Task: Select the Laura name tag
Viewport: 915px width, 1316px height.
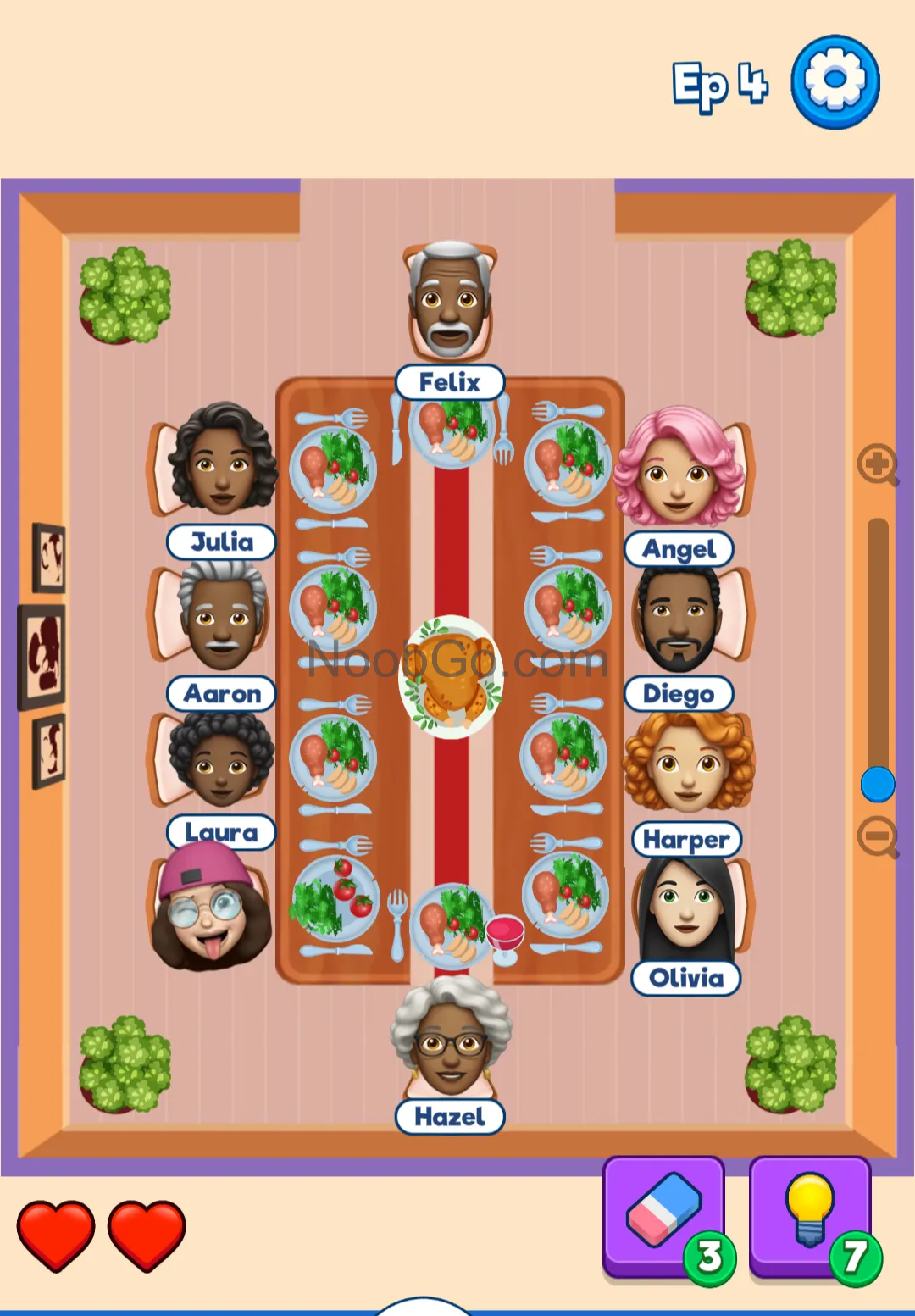Action: click(x=222, y=832)
